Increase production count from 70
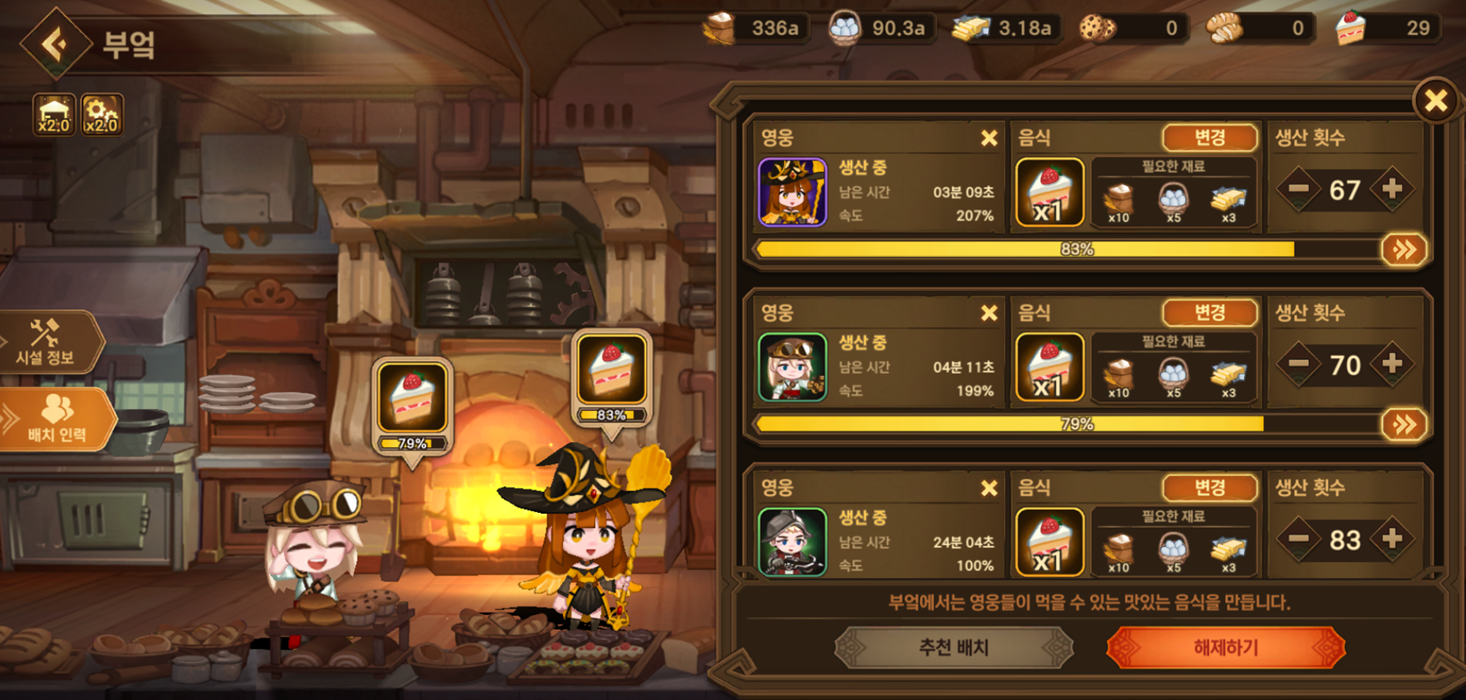Image resolution: width=1466 pixels, height=700 pixels. pos(1391,364)
